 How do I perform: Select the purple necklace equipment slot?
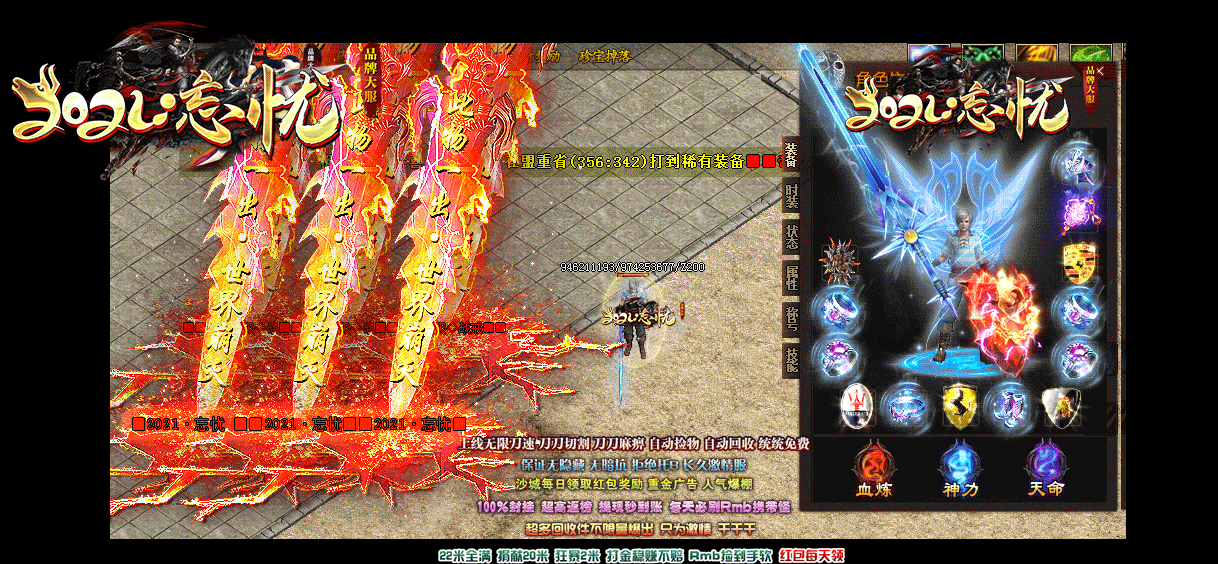point(1078,212)
